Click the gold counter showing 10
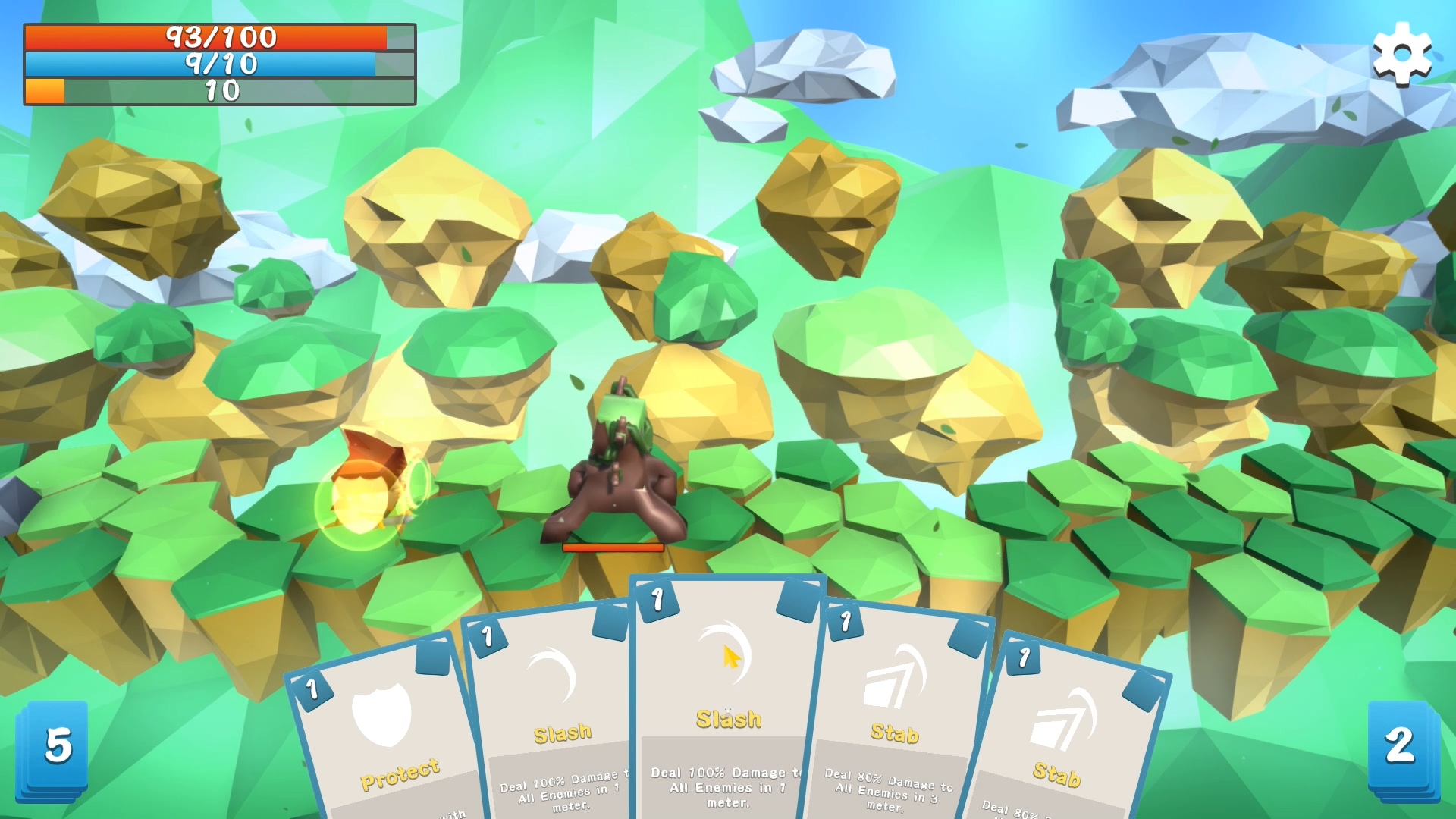 pyautogui.click(x=220, y=92)
